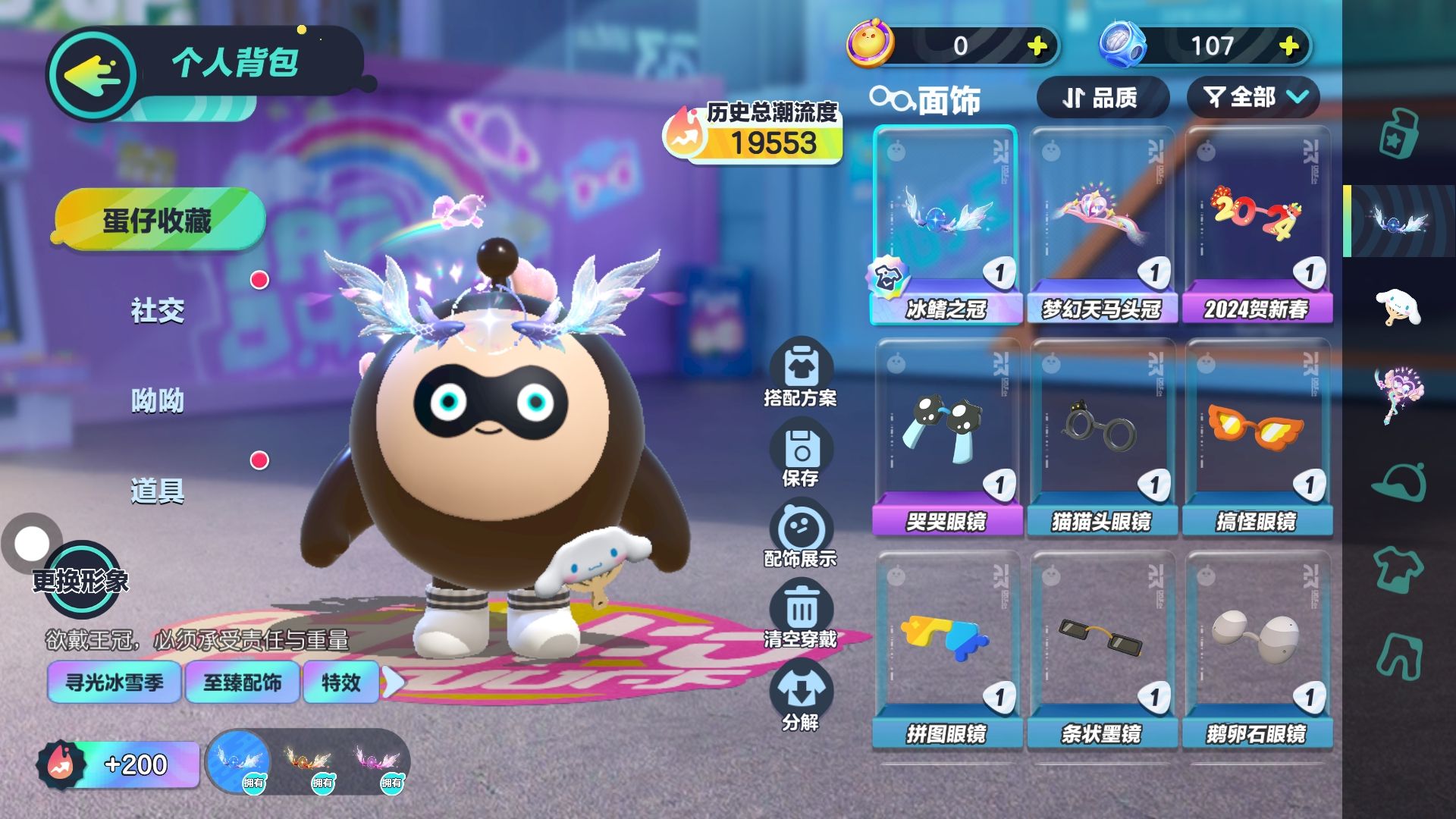Equip the 猫猫头眼镜 glasses

point(1101,438)
